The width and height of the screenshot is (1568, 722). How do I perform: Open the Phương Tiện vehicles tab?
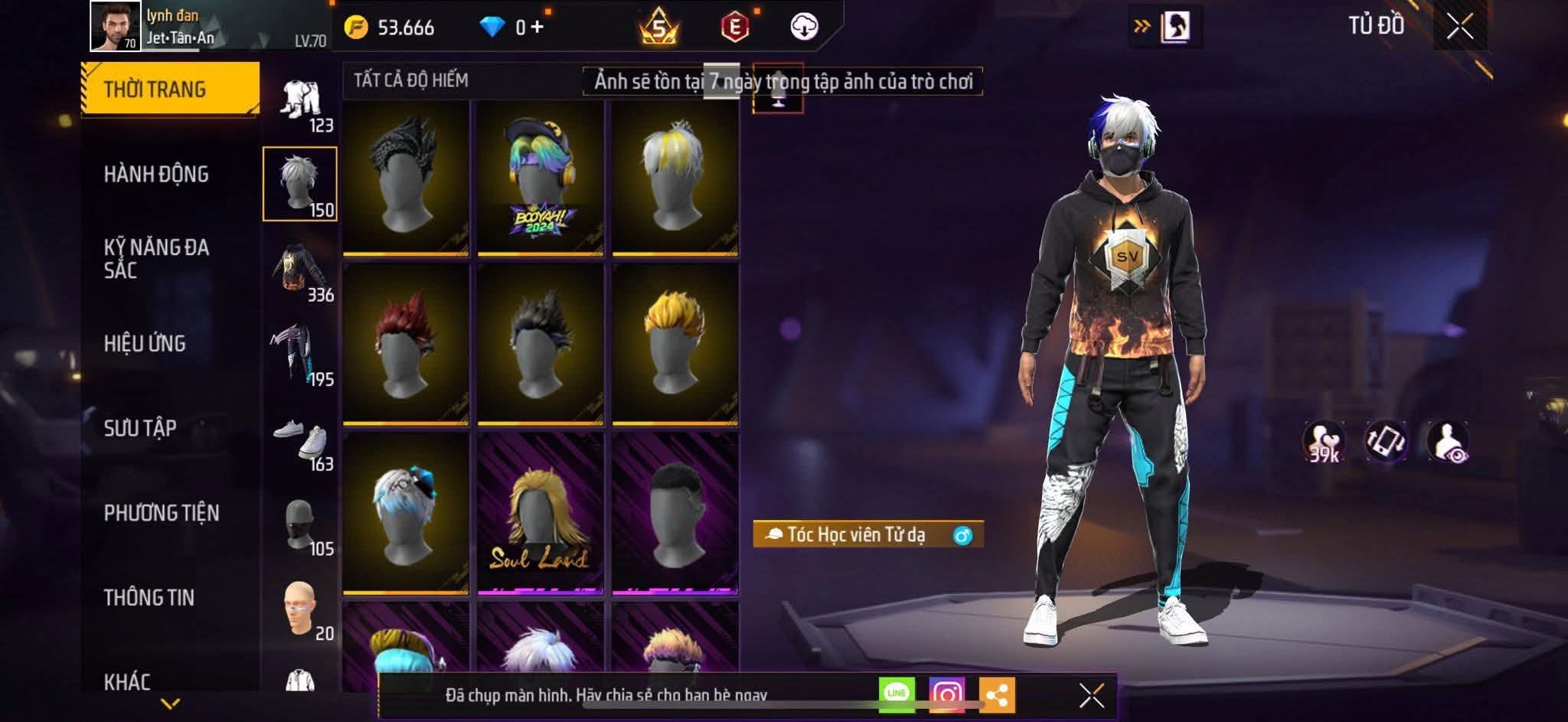coord(162,512)
